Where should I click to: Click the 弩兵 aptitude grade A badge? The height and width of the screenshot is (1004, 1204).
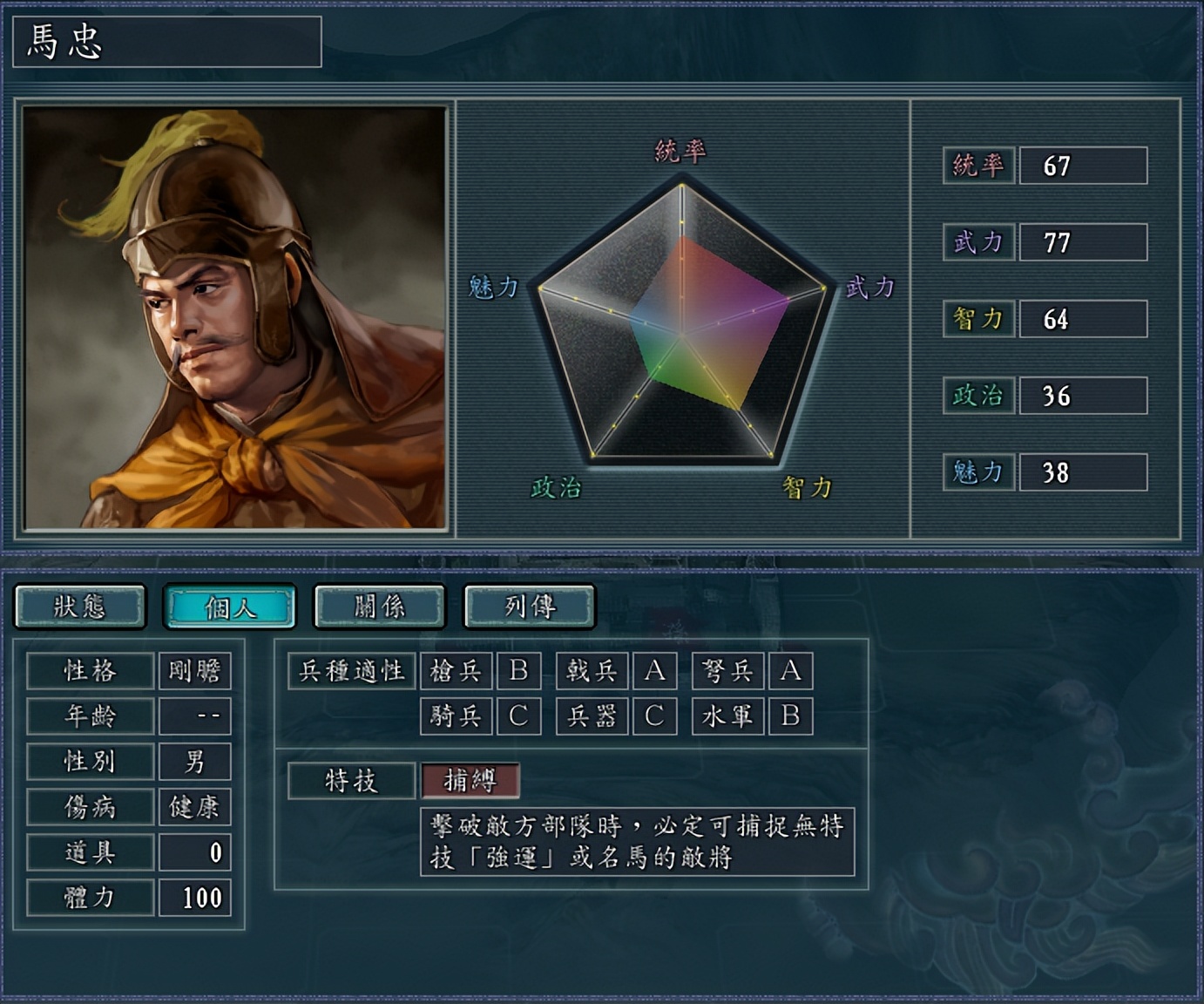click(790, 671)
